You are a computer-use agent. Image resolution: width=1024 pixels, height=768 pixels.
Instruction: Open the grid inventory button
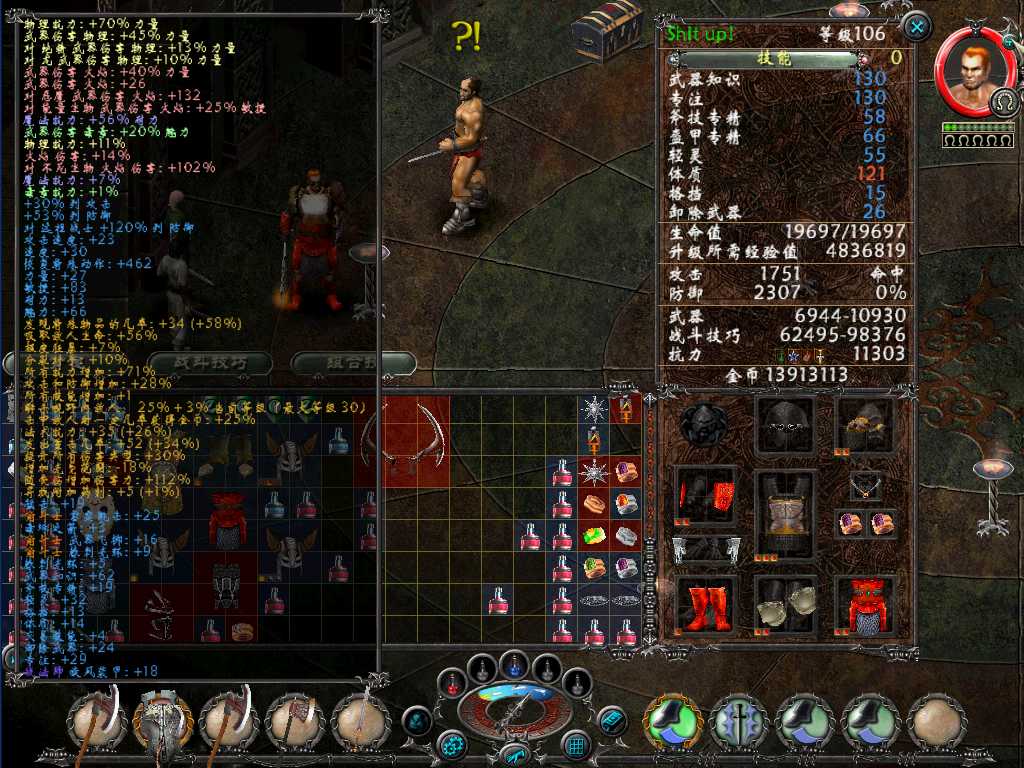click(x=575, y=744)
